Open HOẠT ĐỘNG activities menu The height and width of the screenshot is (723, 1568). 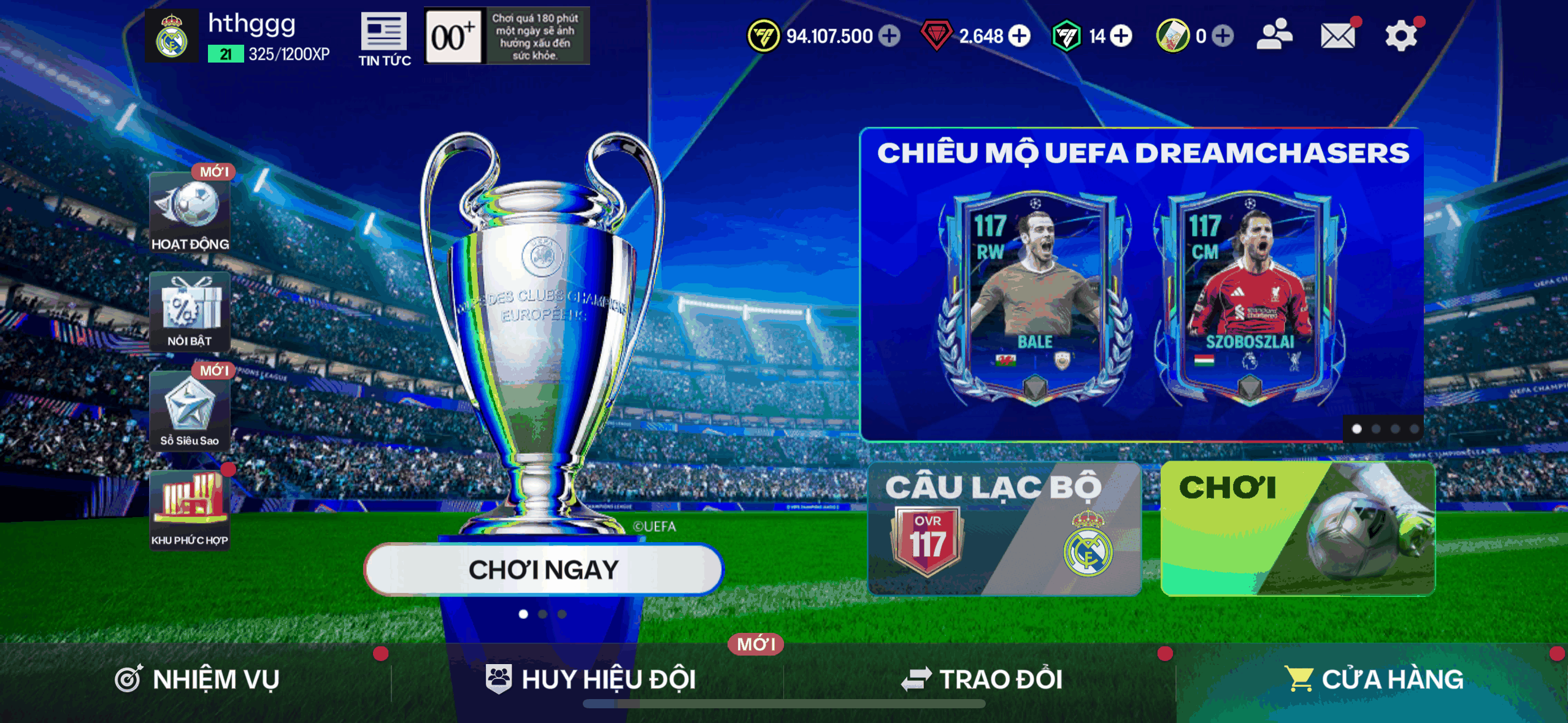click(x=190, y=212)
